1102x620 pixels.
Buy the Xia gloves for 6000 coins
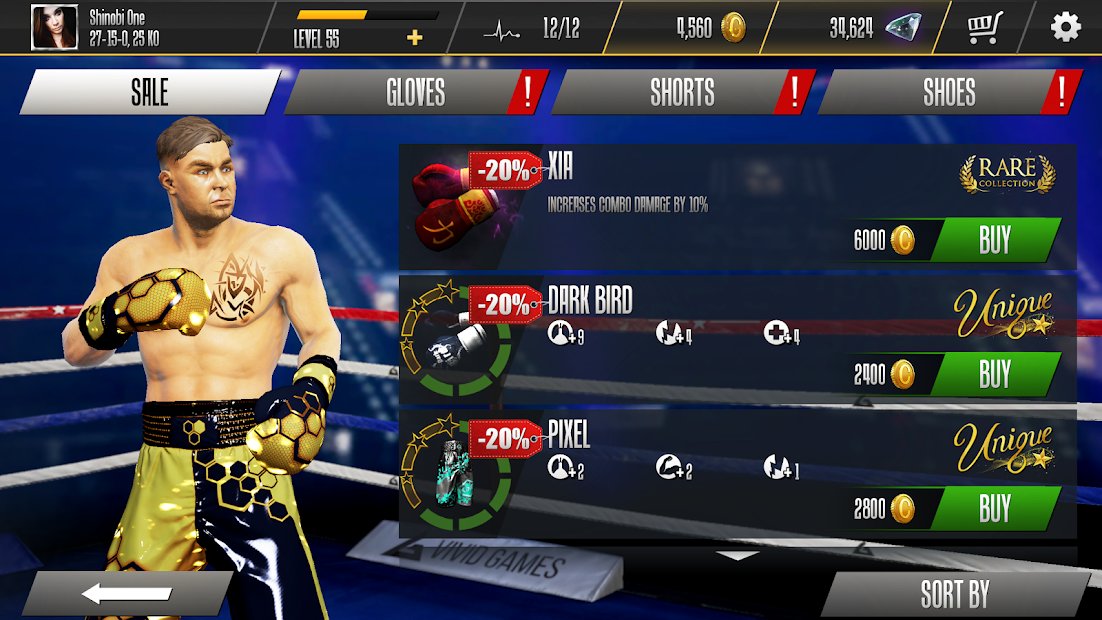[994, 240]
